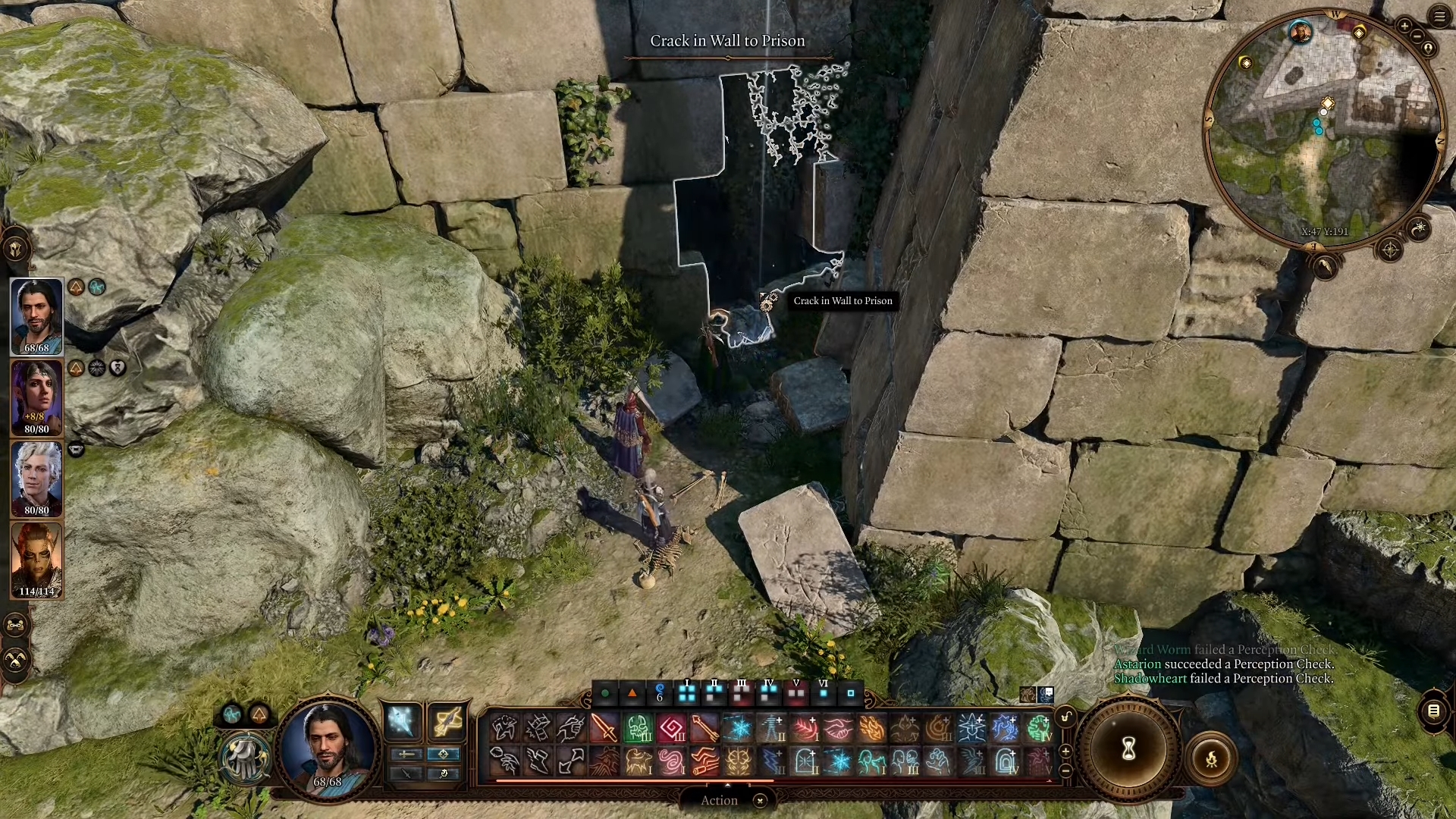Image resolution: width=1456 pixels, height=819 pixels.
Task: Close the Action hotbar label tab
Action: (x=760, y=800)
